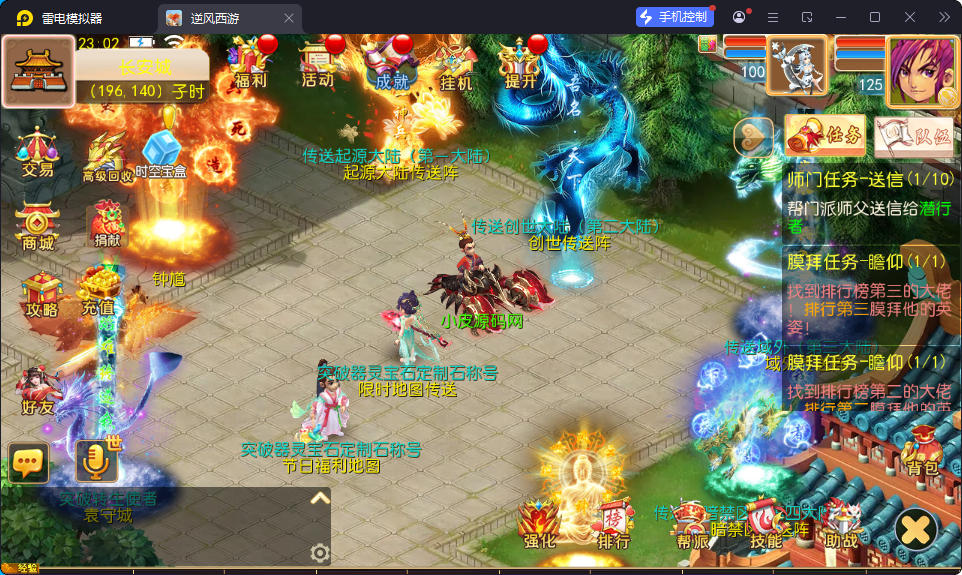Open the 好友 friends list
Viewport: 962px width, 575px height.
coord(37,391)
